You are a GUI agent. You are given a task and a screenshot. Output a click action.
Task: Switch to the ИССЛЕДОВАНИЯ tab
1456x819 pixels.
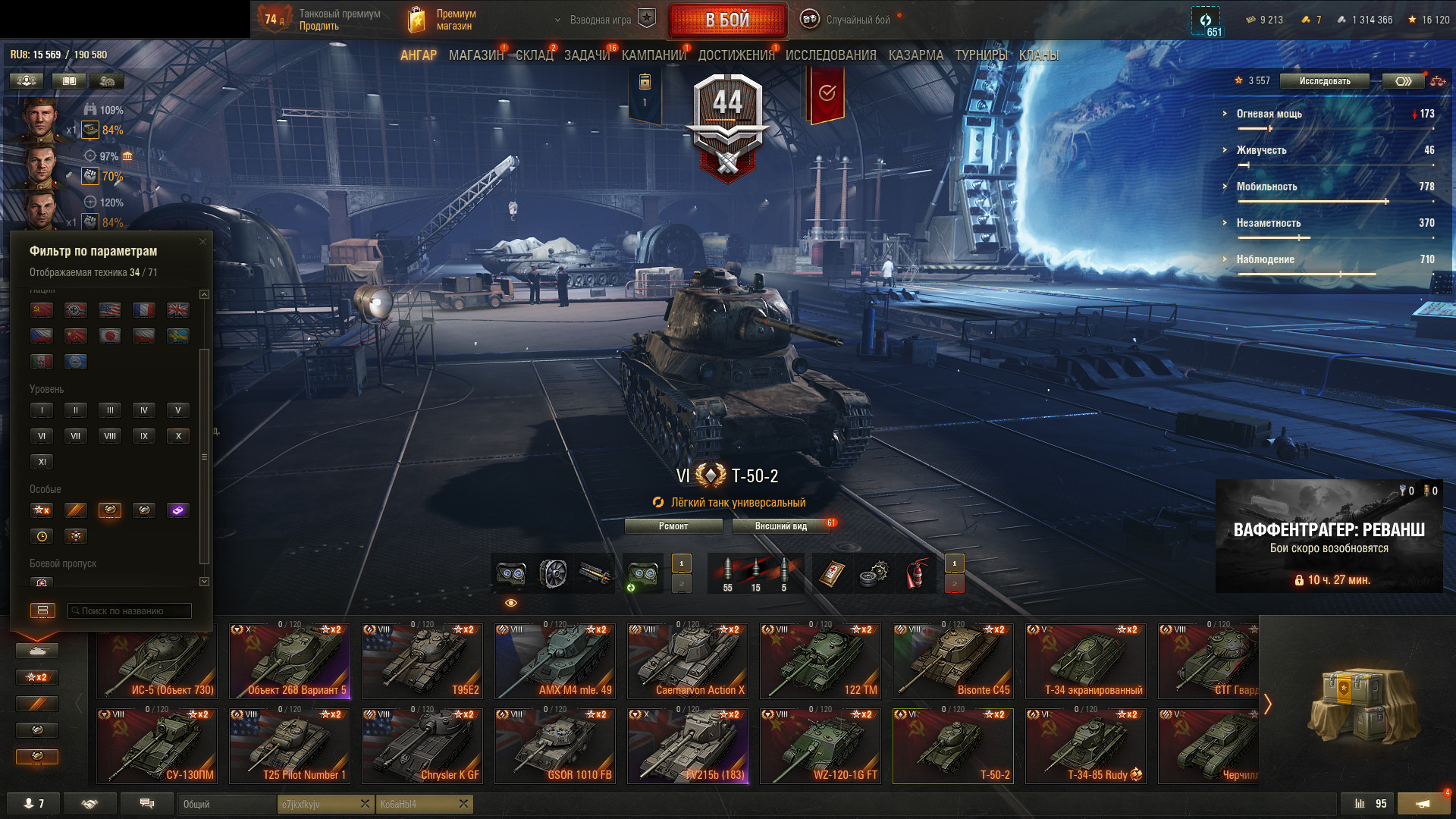pyautogui.click(x=830, y=55)
